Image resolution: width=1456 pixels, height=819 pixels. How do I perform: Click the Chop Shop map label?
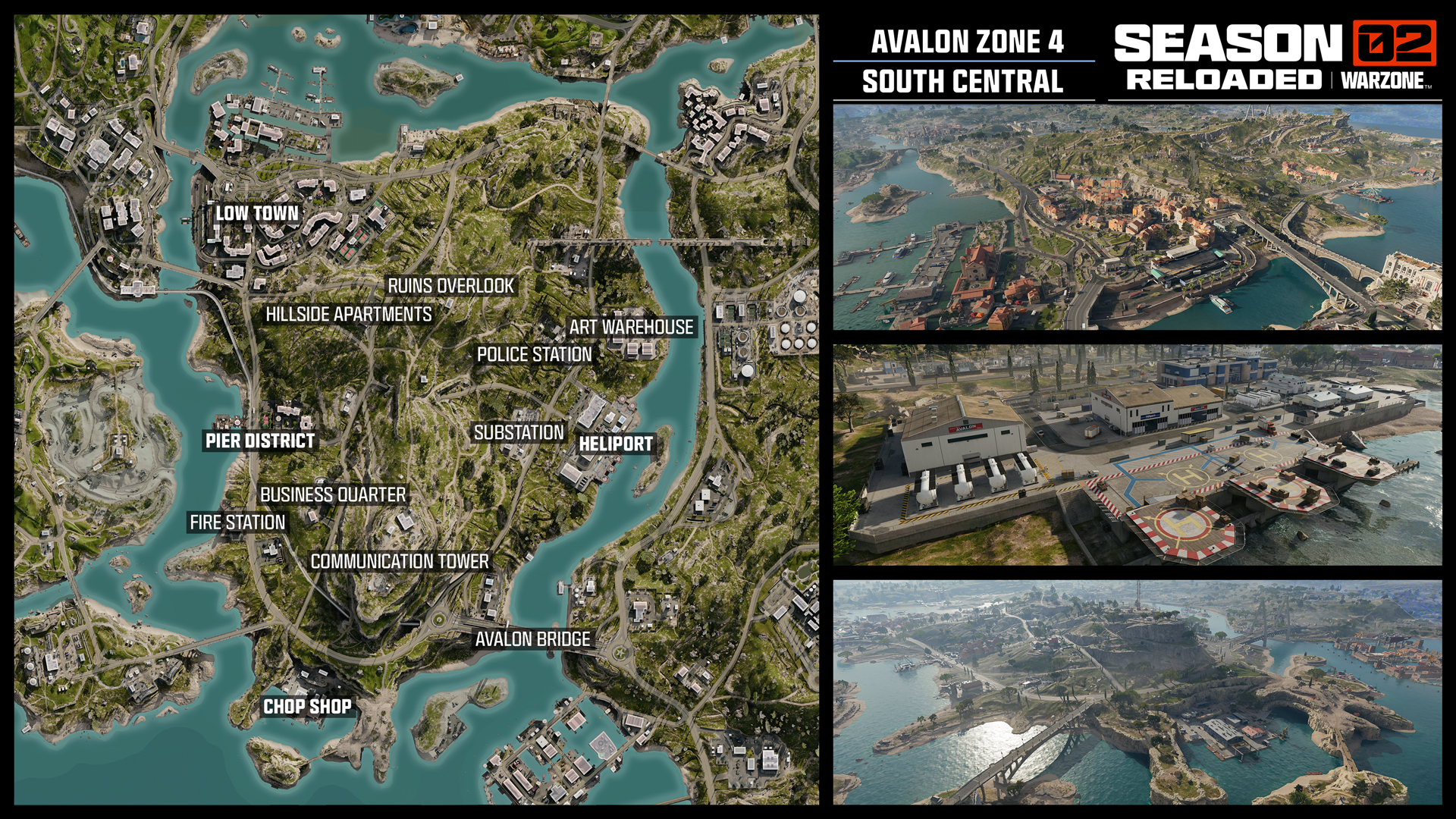[x=307, y=707]
